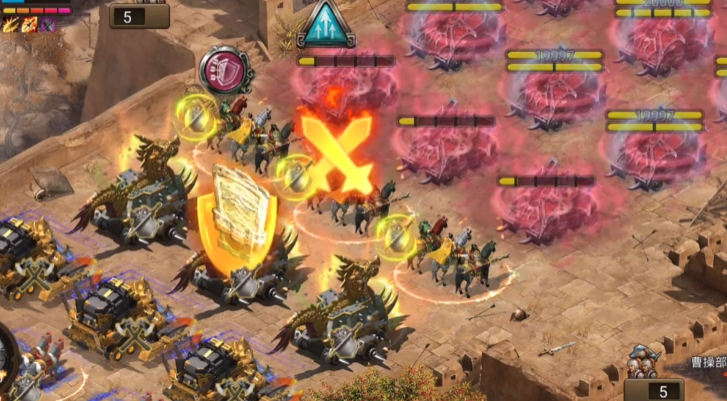Screen dimensions: 727x401
Task: Select the helmeted soldiers troop icon
Action: tap(642, 361)
